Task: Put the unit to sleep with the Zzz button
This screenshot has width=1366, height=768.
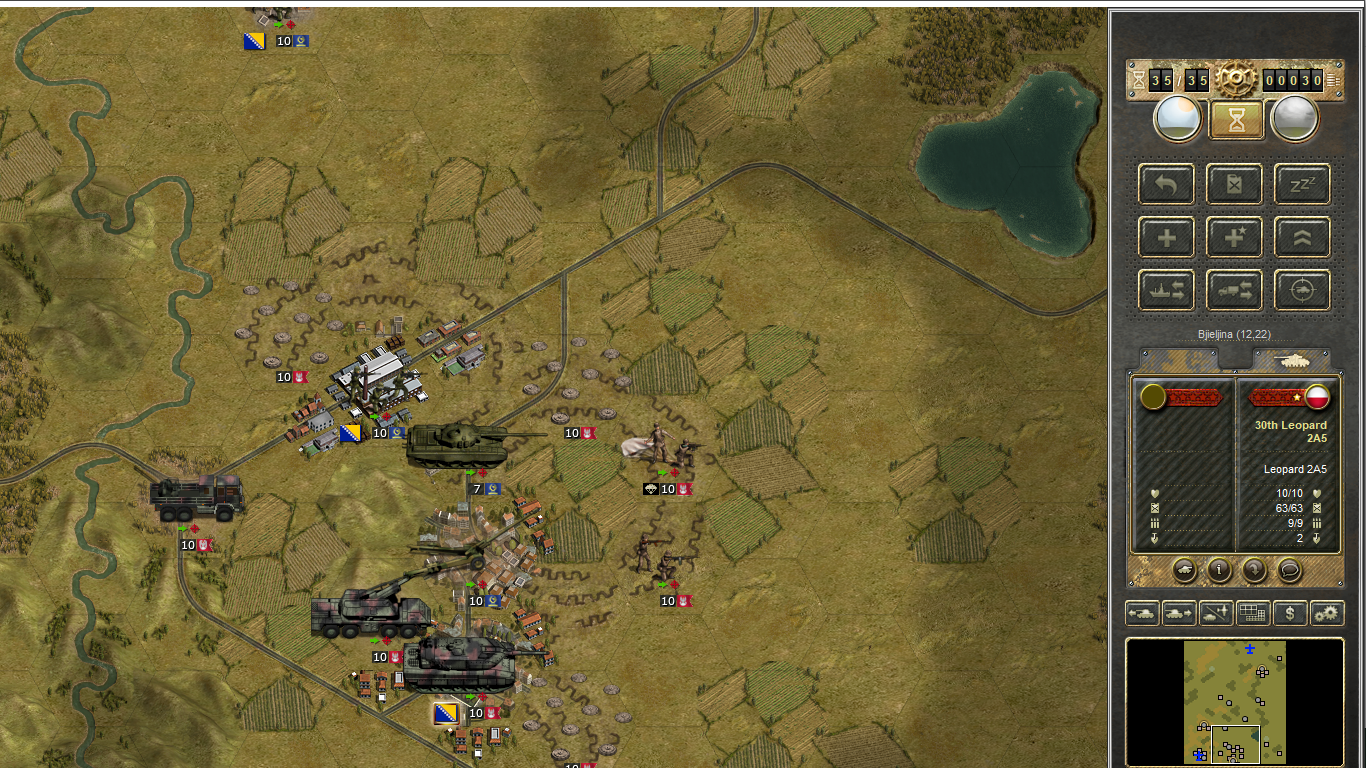Action: tap(1302, 184)
